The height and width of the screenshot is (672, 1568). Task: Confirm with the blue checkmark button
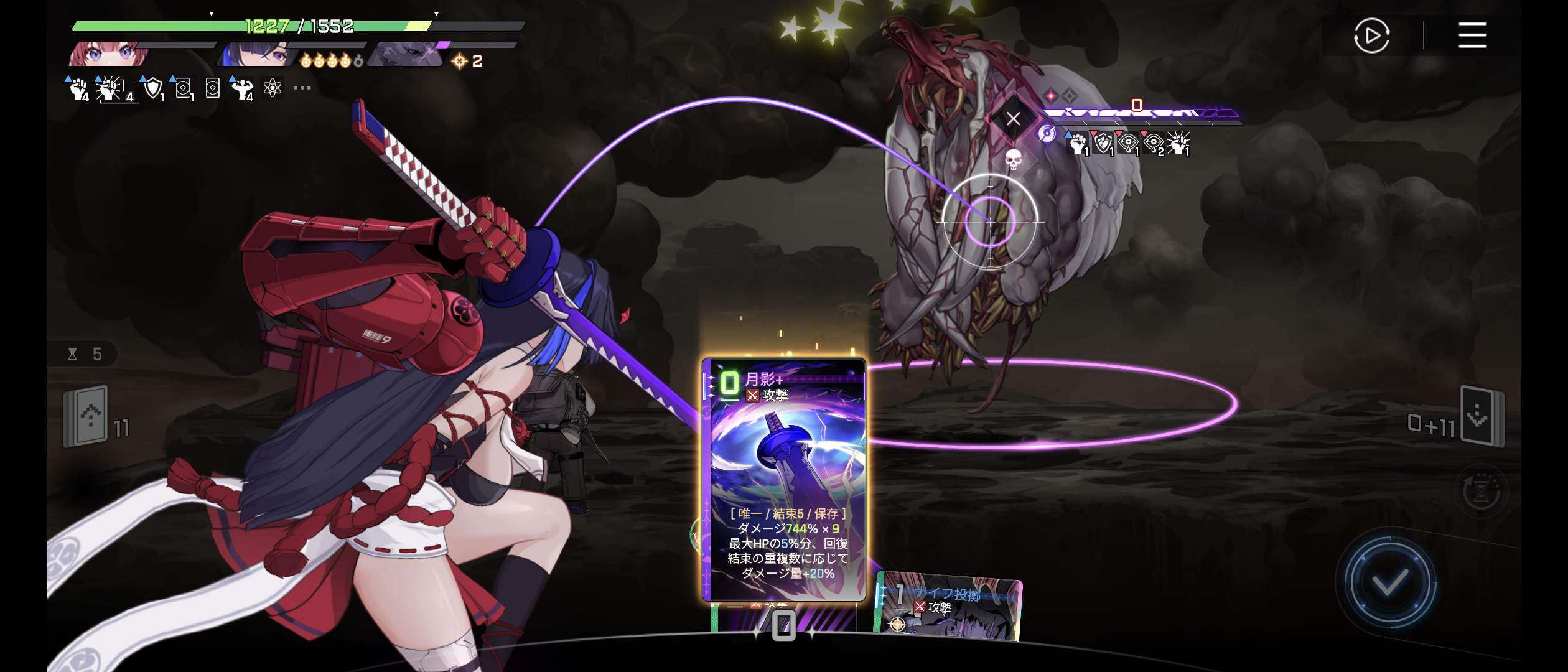click(x=1390, y=583)
